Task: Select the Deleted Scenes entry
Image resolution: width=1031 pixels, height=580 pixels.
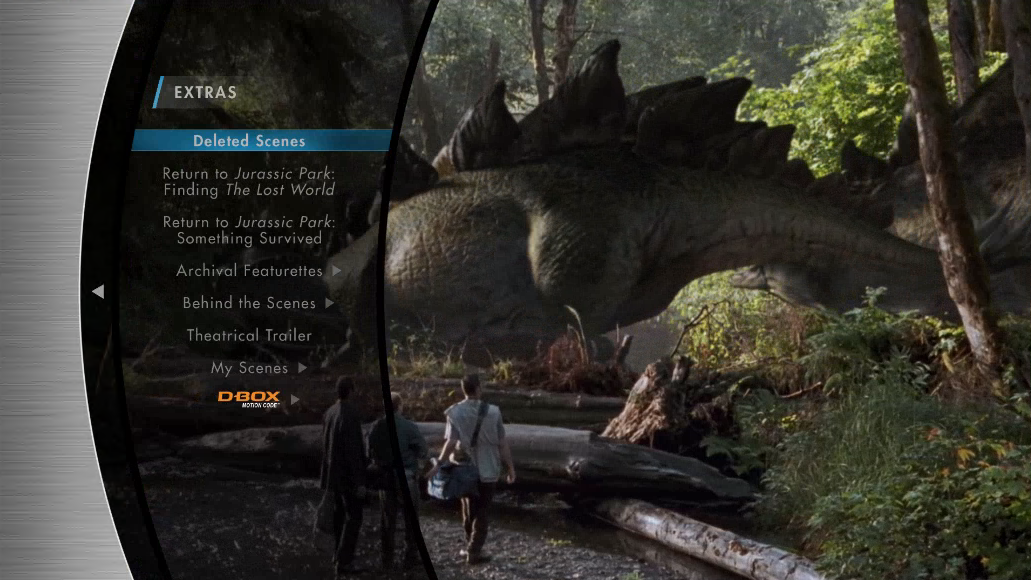Action: coord(249,141)
